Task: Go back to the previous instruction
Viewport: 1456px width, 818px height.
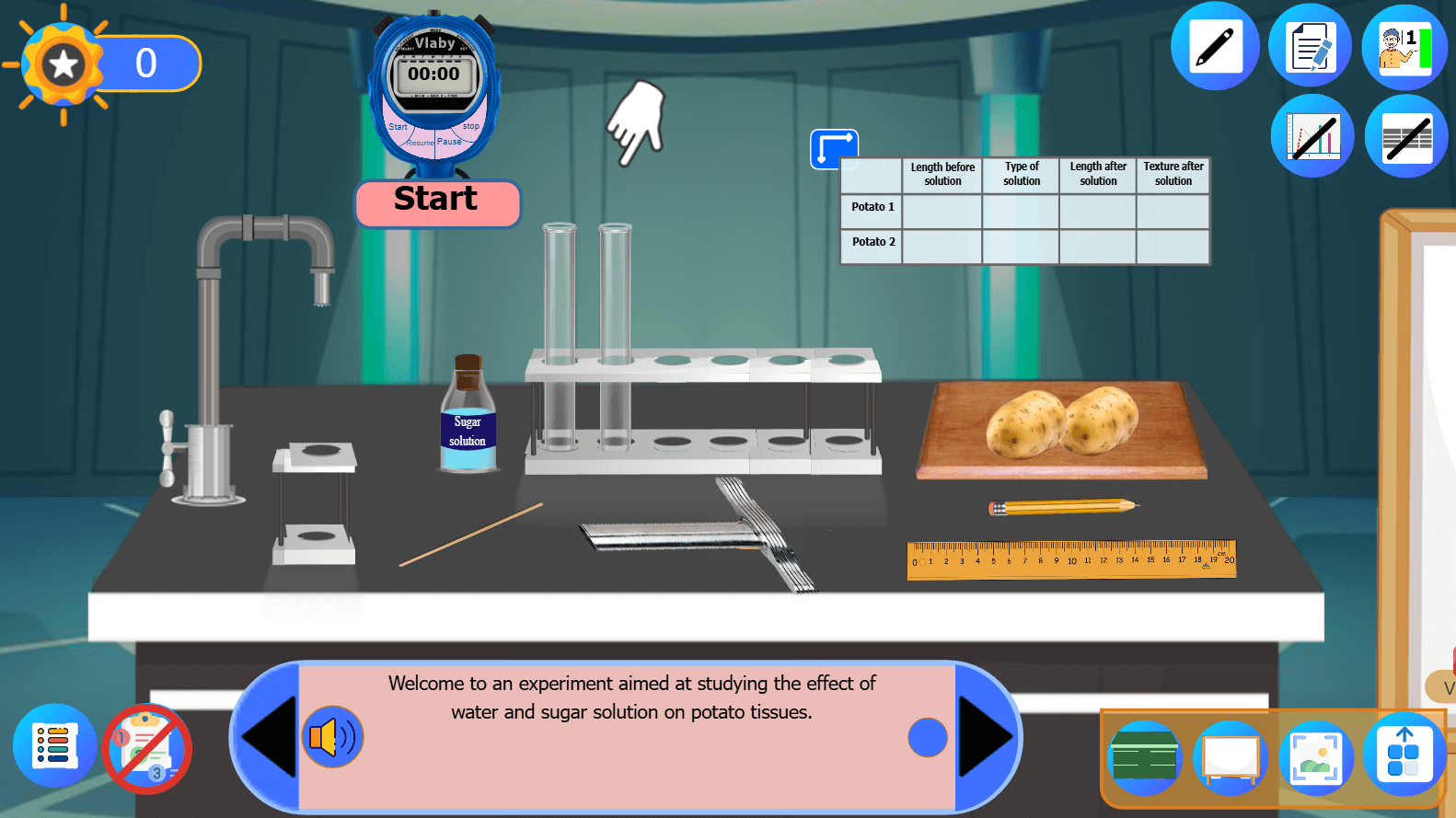Action: (268, 737)
